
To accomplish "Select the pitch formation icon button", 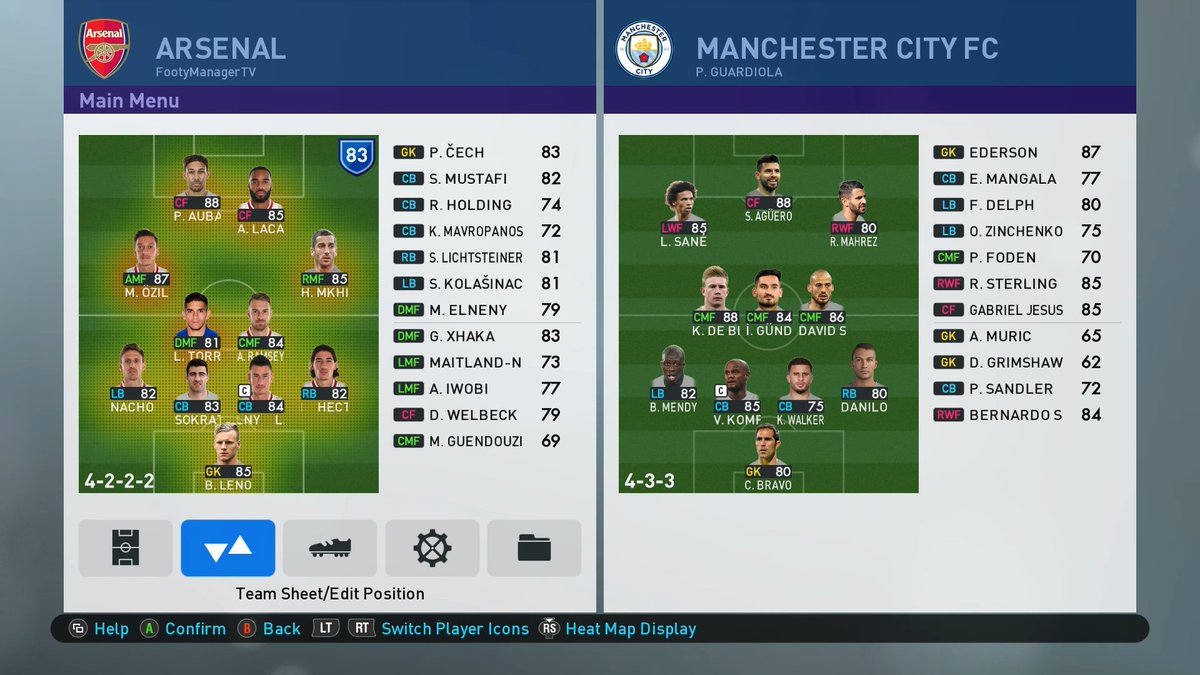I will point(125,548).
